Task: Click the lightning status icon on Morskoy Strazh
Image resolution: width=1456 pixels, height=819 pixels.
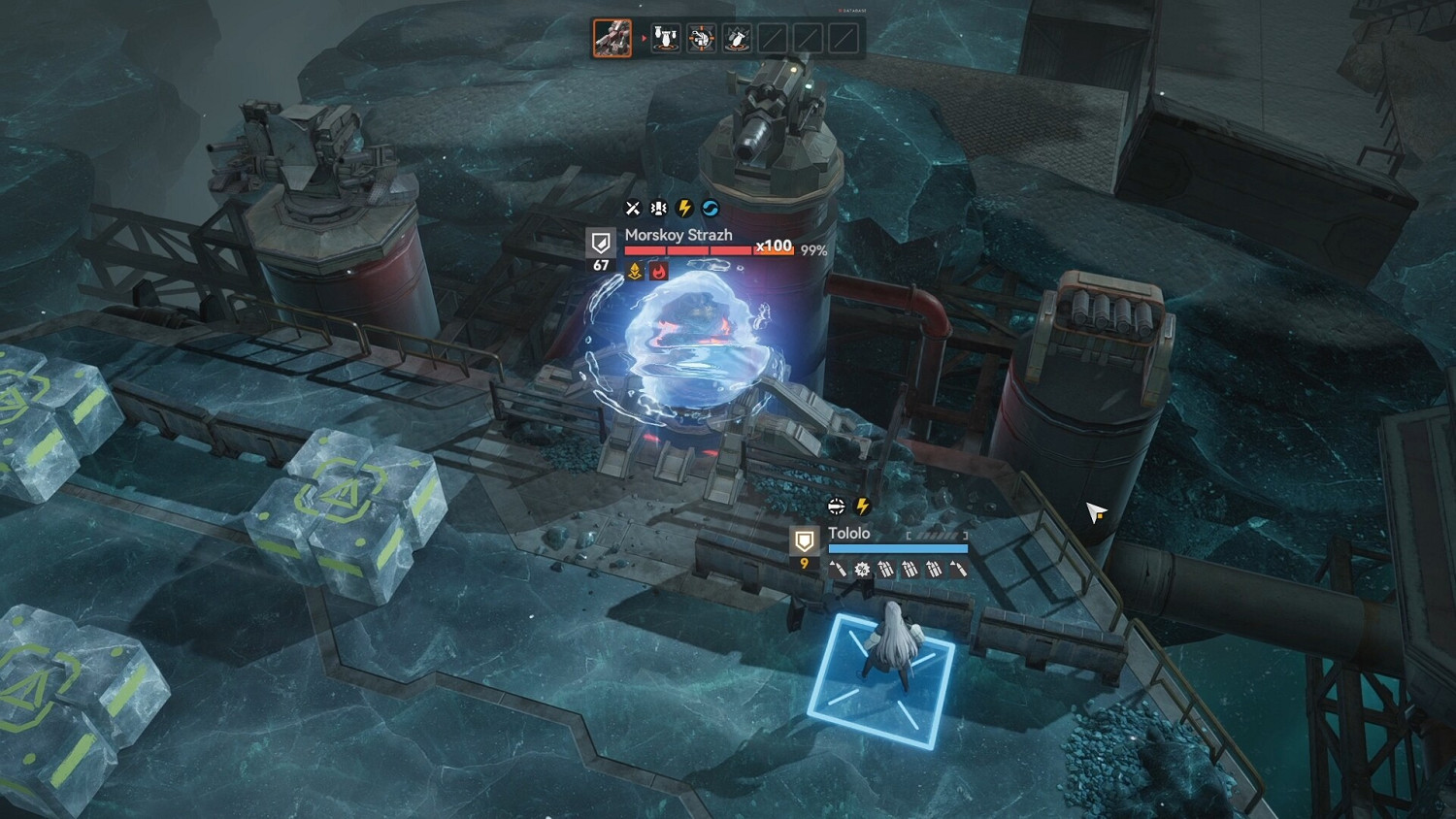Action: click(x=685, y=208)
